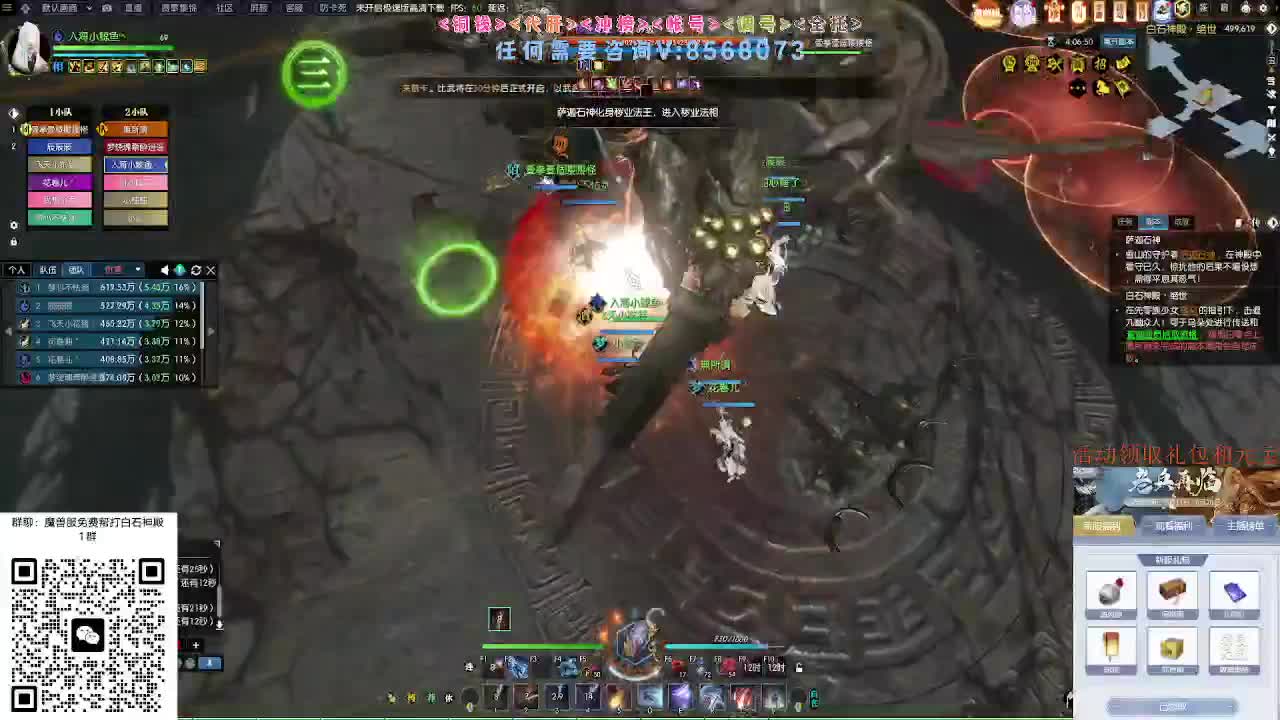Click the speaker icon on the damage meter panel

[164, 269]
